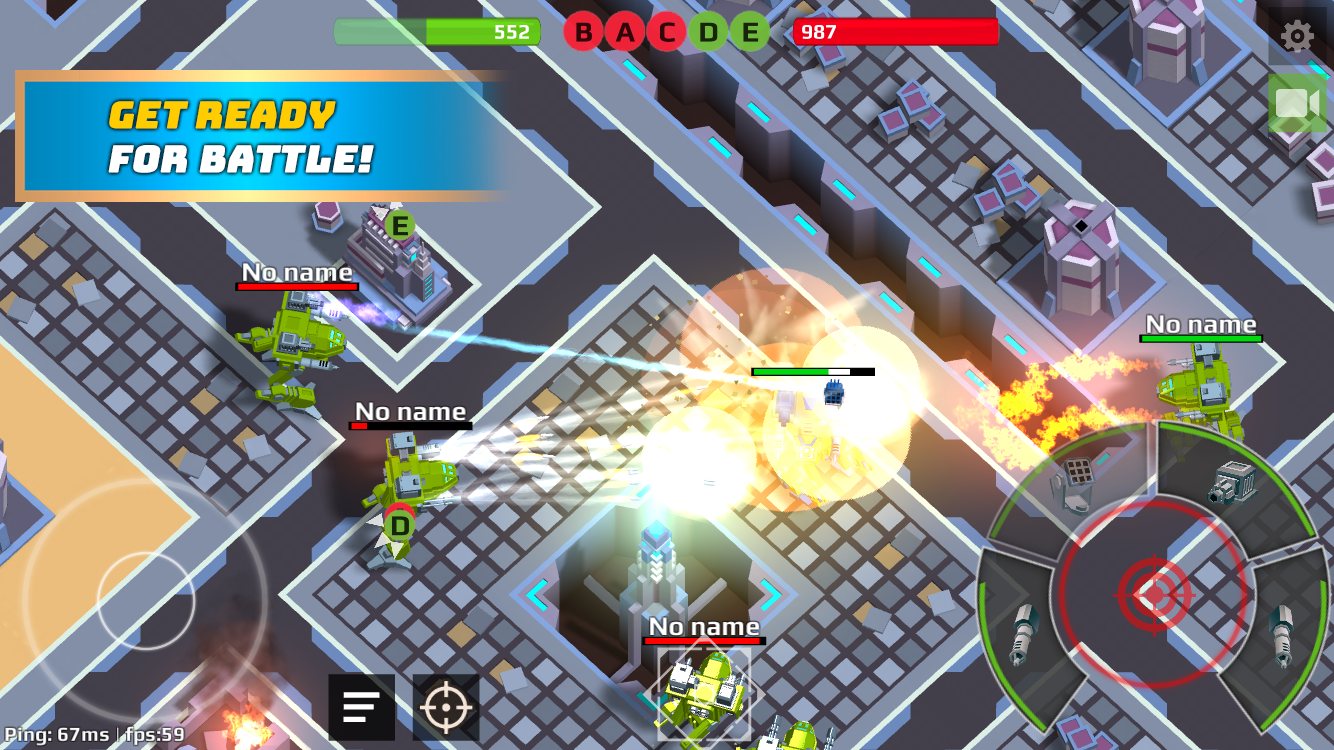Tap the green 552 health bar
The width and height of the screenshot is (1334, 750).
(435, 32)
